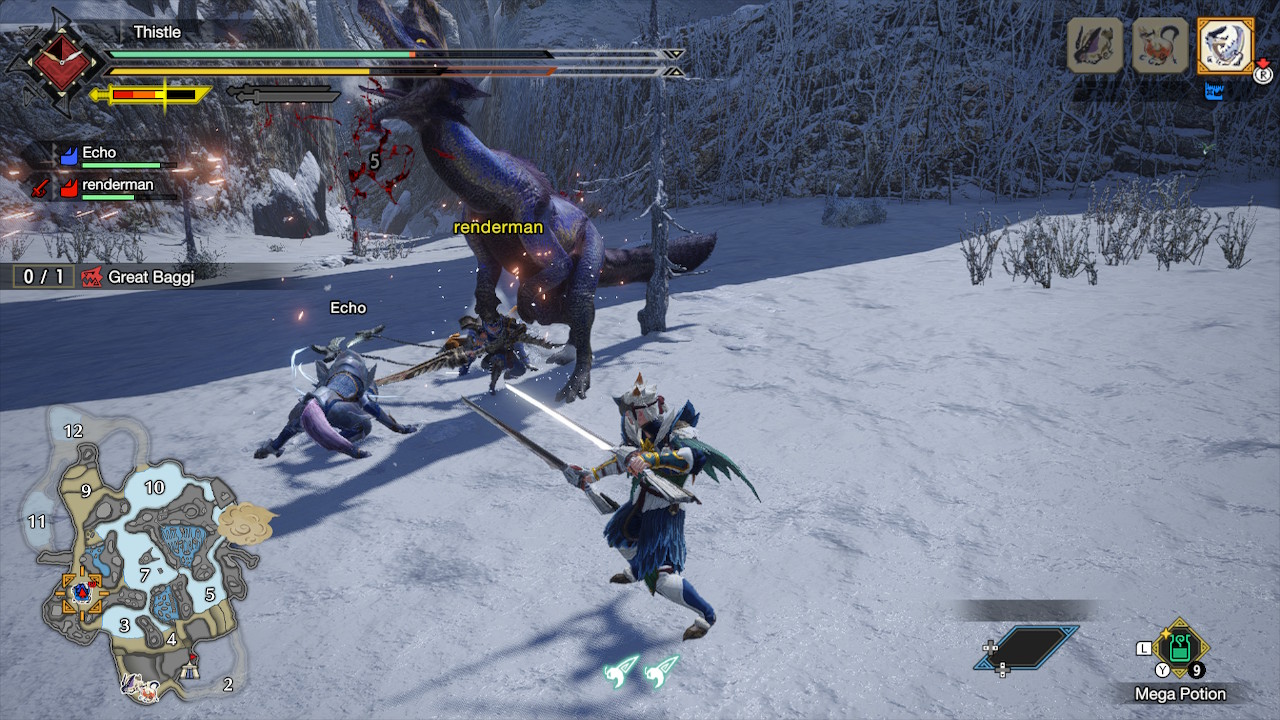Select area 10 on the minimap
The image size is (1280, 720).
(x=154, y=488)
